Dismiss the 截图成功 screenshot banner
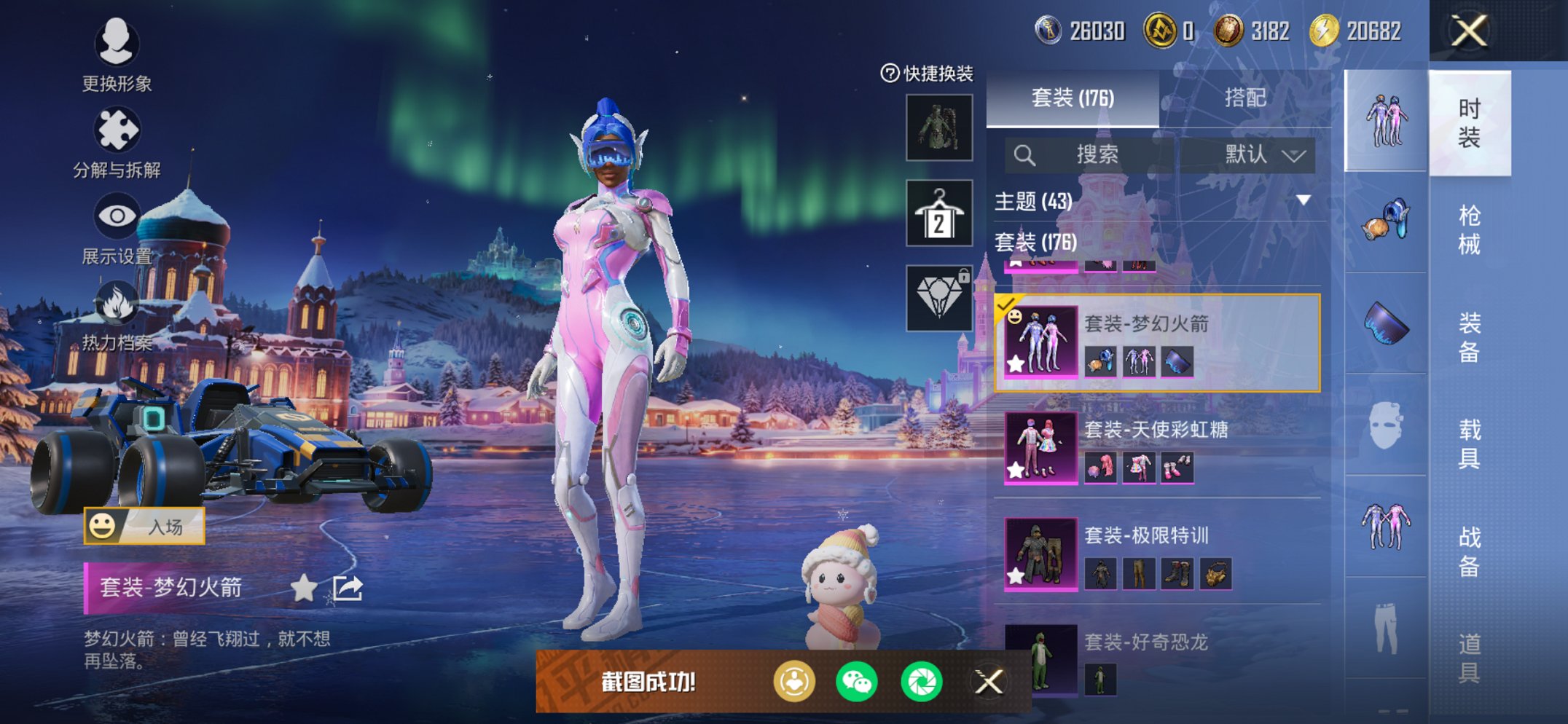The image size is (1568, 724). pyautogui.click(x=989, y=682)
